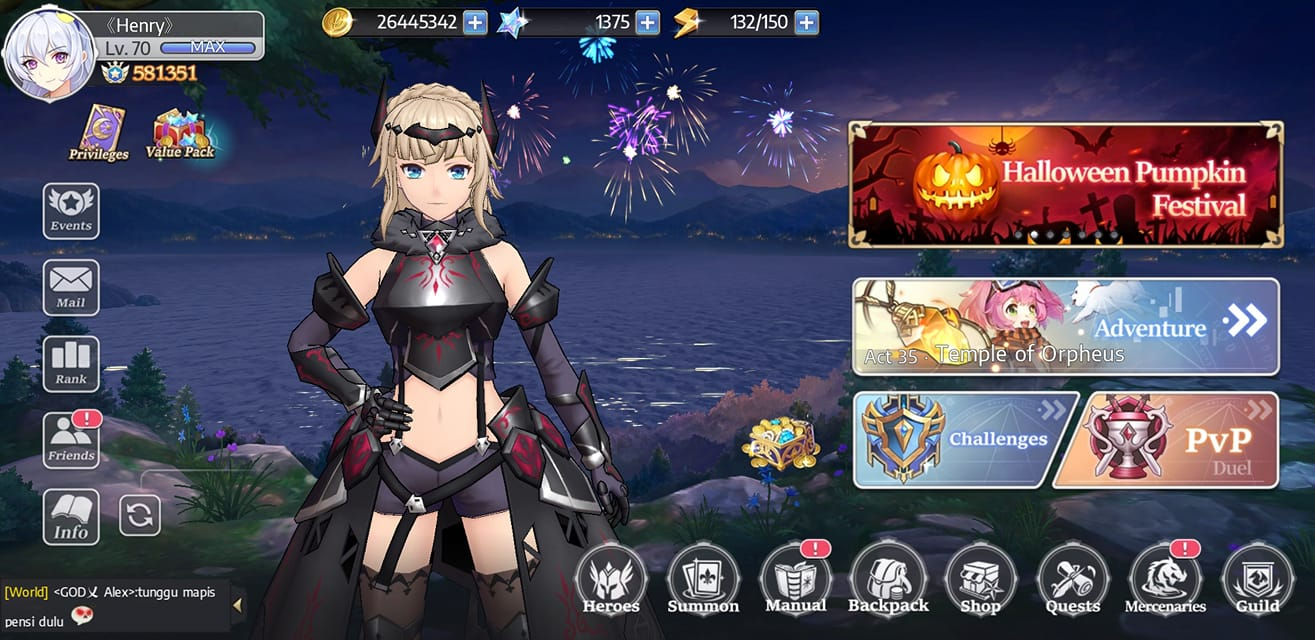Visit the Shop
Image resolution: width=1315 pixels, height=640 pixels.
click(980, 580)
